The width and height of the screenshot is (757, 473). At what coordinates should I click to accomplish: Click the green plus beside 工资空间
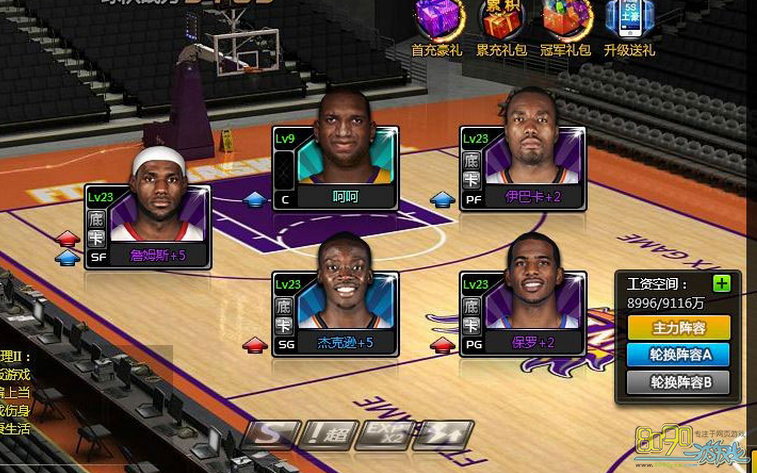[x=721, y=284]
